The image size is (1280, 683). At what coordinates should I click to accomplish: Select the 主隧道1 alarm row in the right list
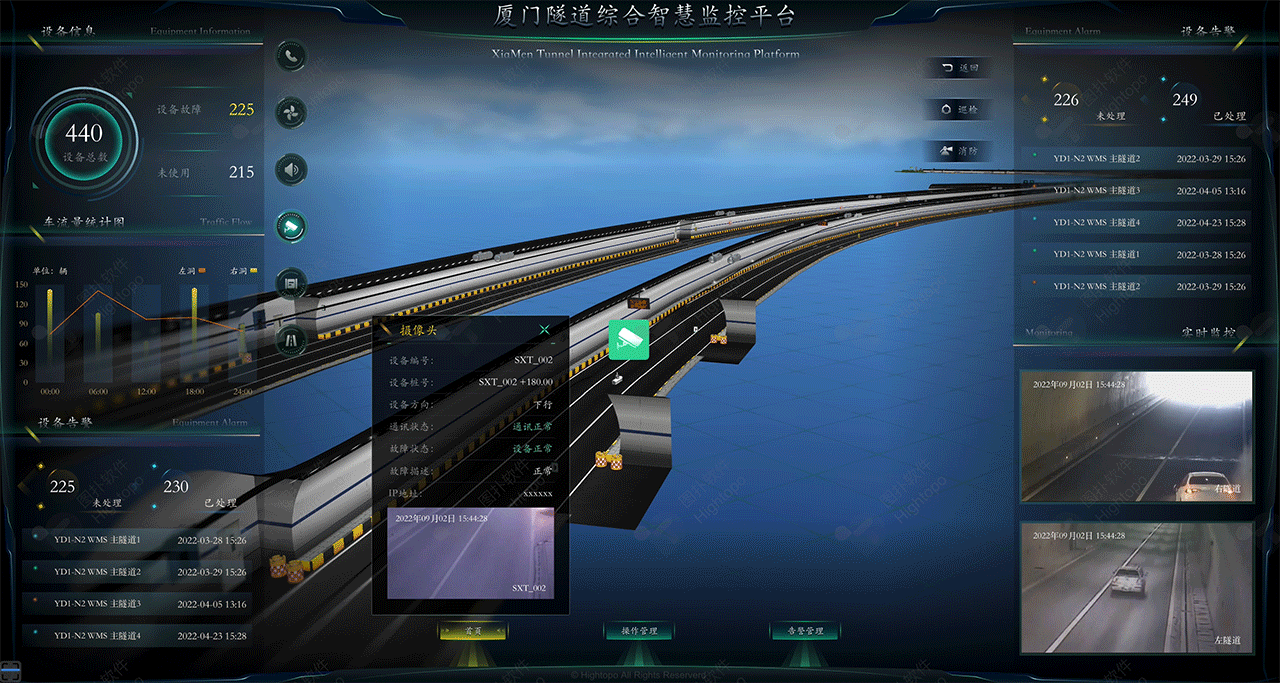[1136, 255]
